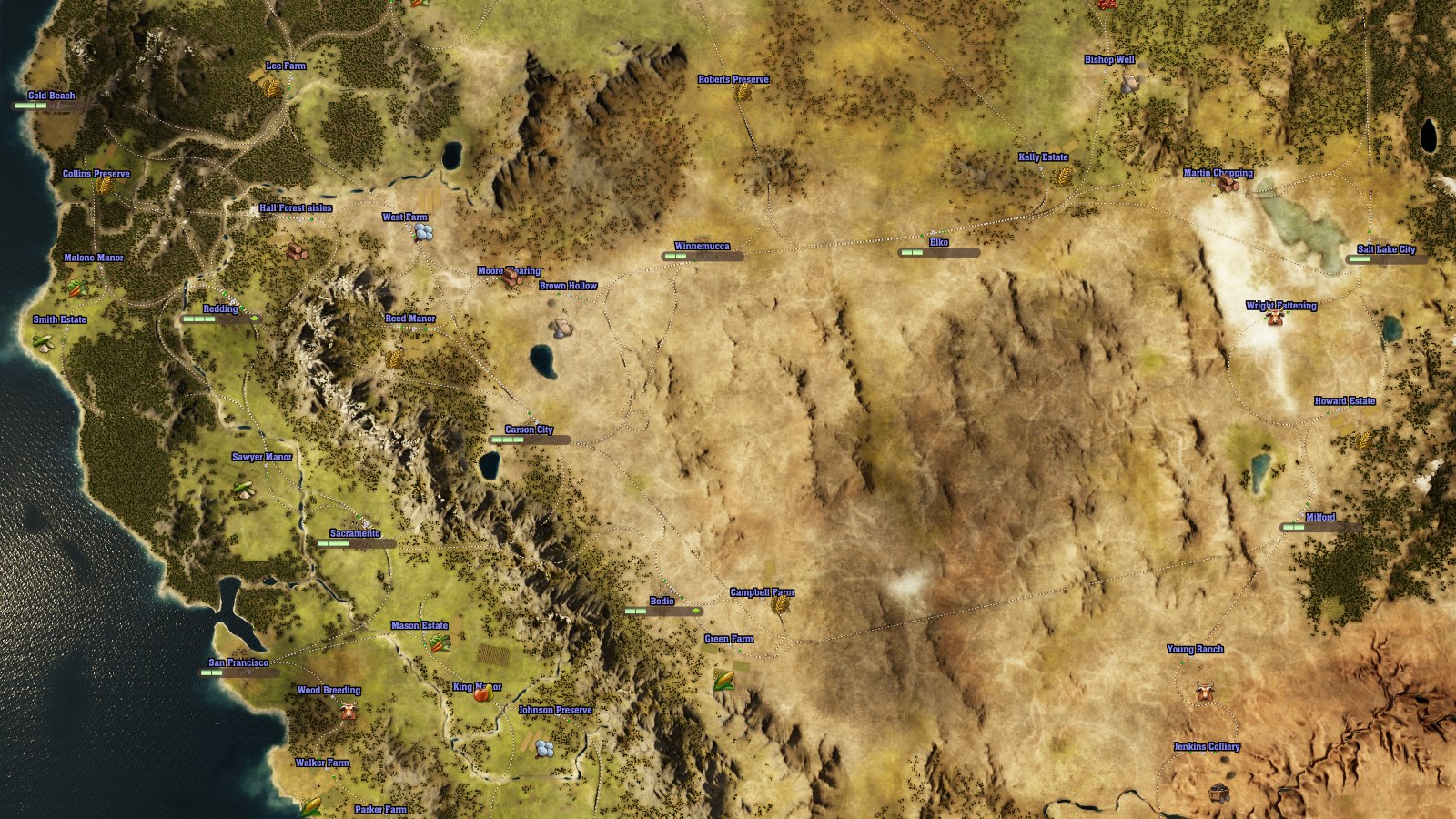Viewport: 1456px width, 819px height.
Task: Select the wheat icon near Collins Preserve
Action: pos(105,183)
